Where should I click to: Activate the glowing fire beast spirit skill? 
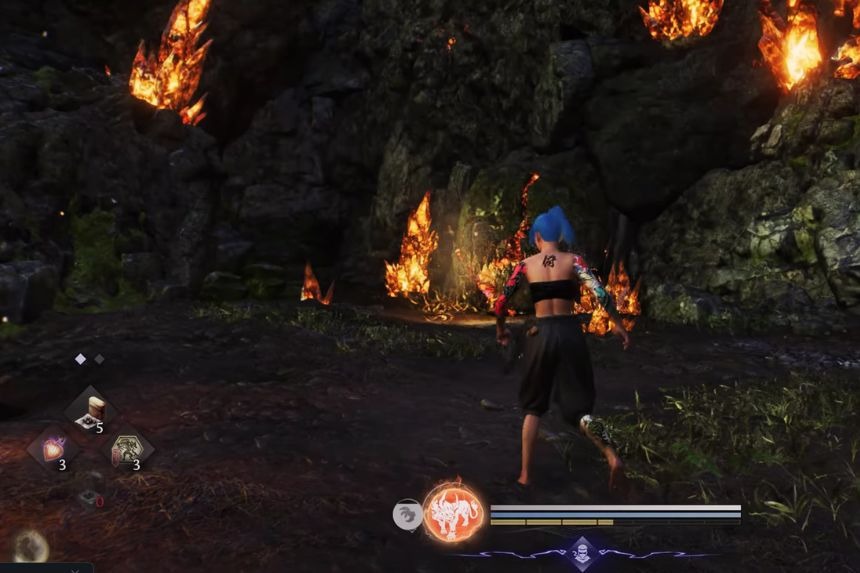(x=453, y=513)
